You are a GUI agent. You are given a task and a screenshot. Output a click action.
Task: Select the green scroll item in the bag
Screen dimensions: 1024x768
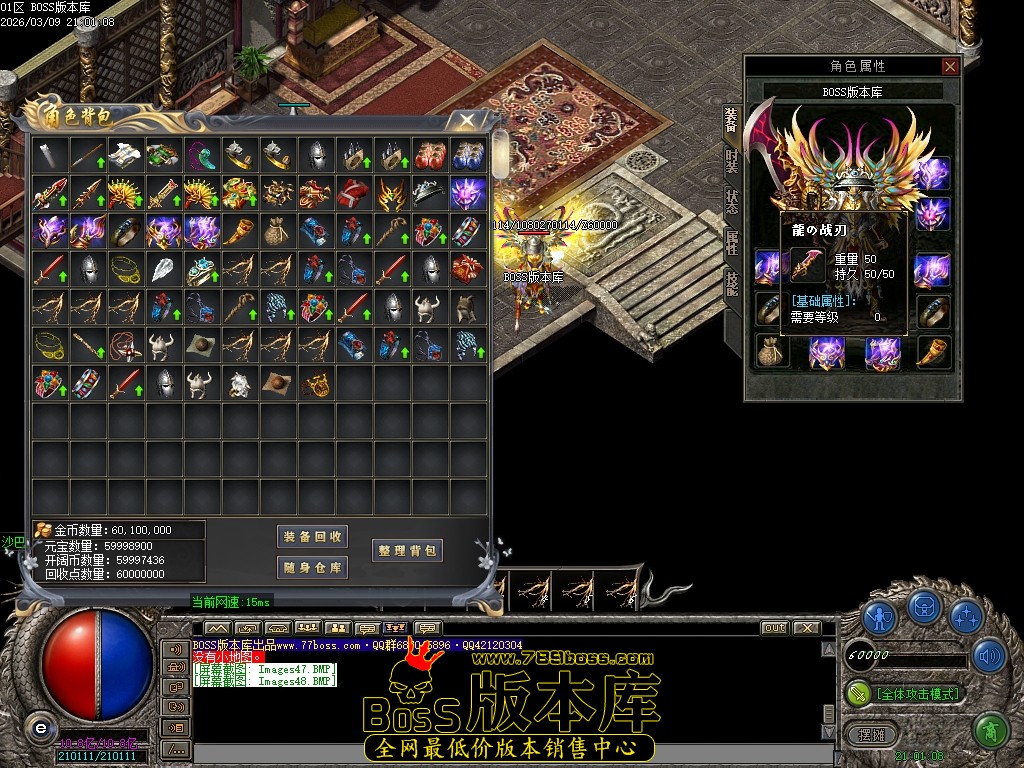tap(163, 155)
